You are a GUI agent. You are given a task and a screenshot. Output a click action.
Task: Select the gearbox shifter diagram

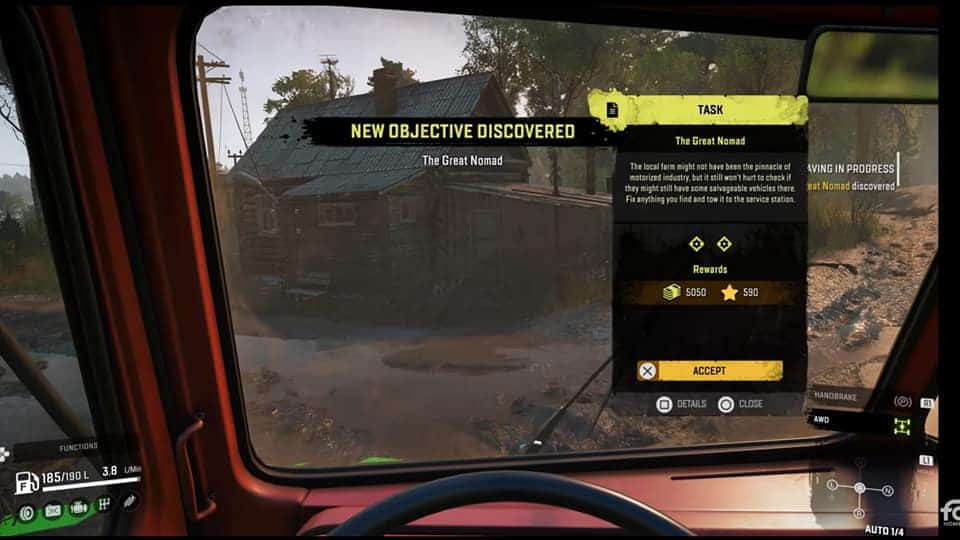click(x=859, y=489)
